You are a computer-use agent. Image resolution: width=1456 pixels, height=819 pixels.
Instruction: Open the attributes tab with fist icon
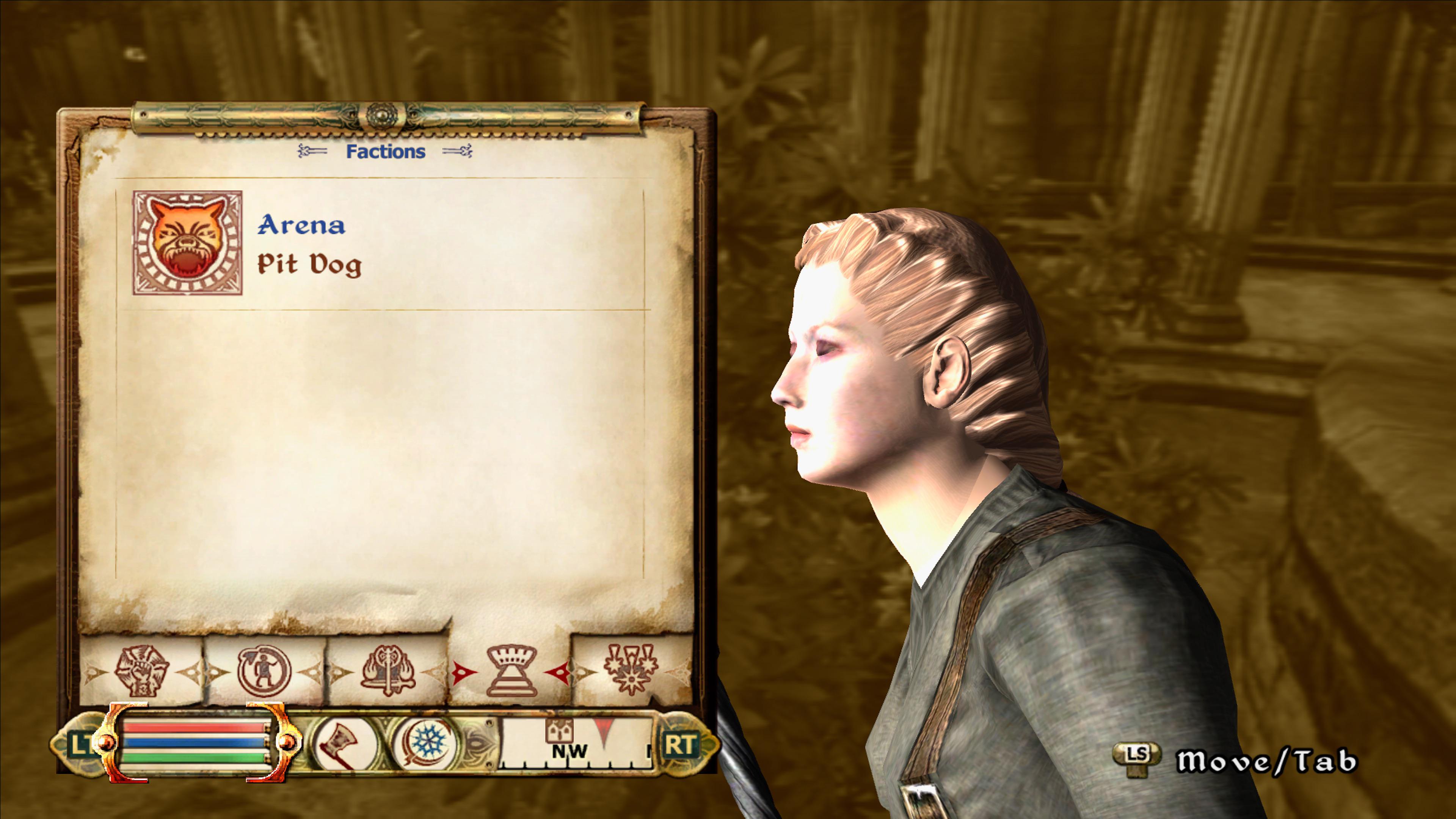[x=143, y=671]
